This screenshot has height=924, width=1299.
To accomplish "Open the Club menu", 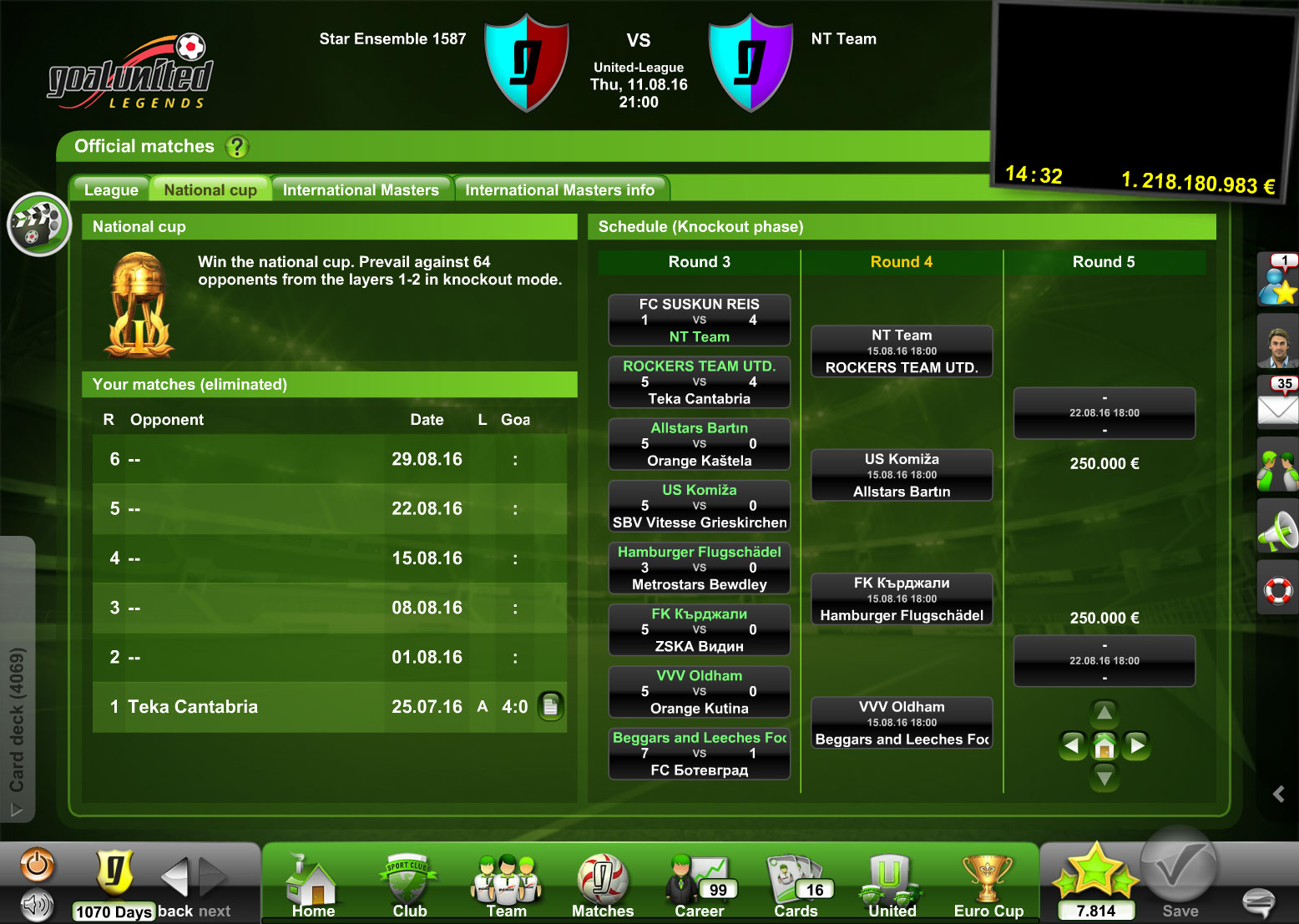I will (409, 886).
